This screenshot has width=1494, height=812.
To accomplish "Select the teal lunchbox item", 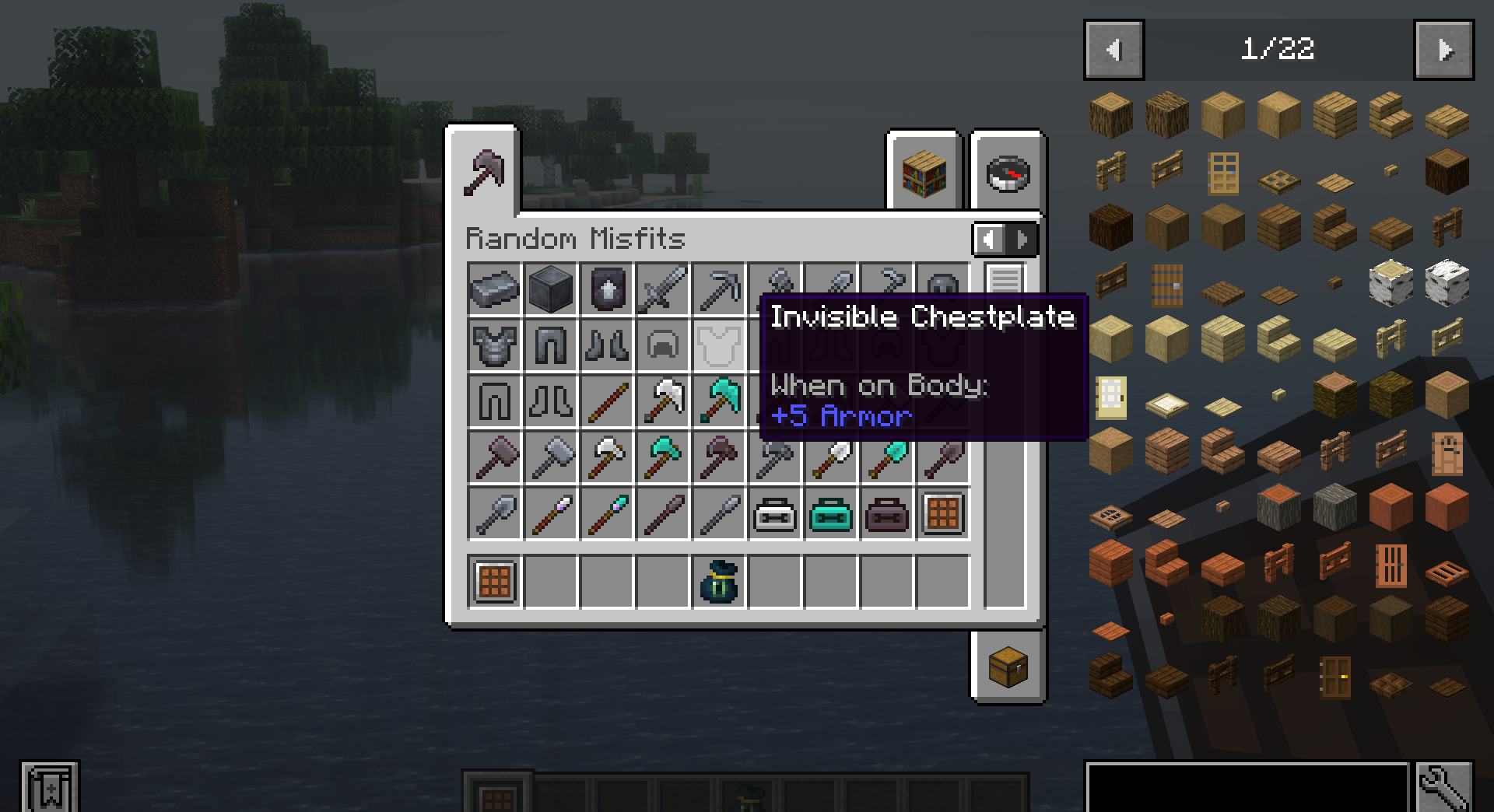I will 831,514.
